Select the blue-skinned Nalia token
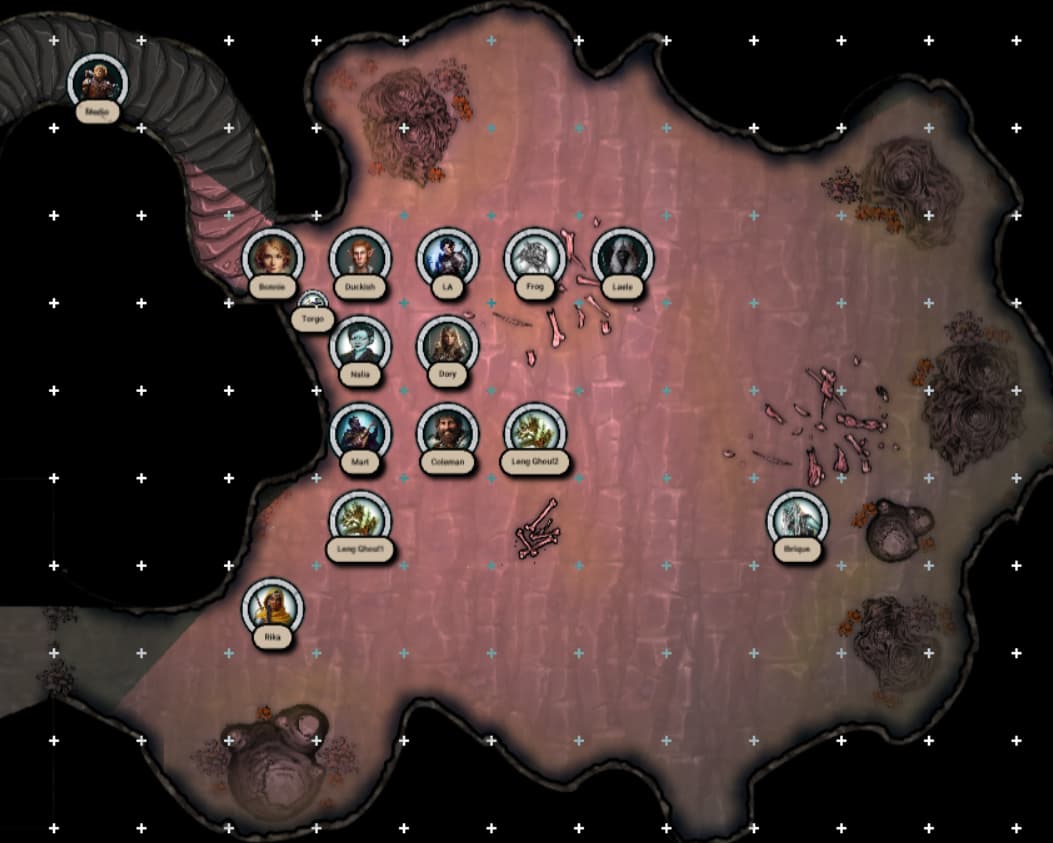 point(360,345)
